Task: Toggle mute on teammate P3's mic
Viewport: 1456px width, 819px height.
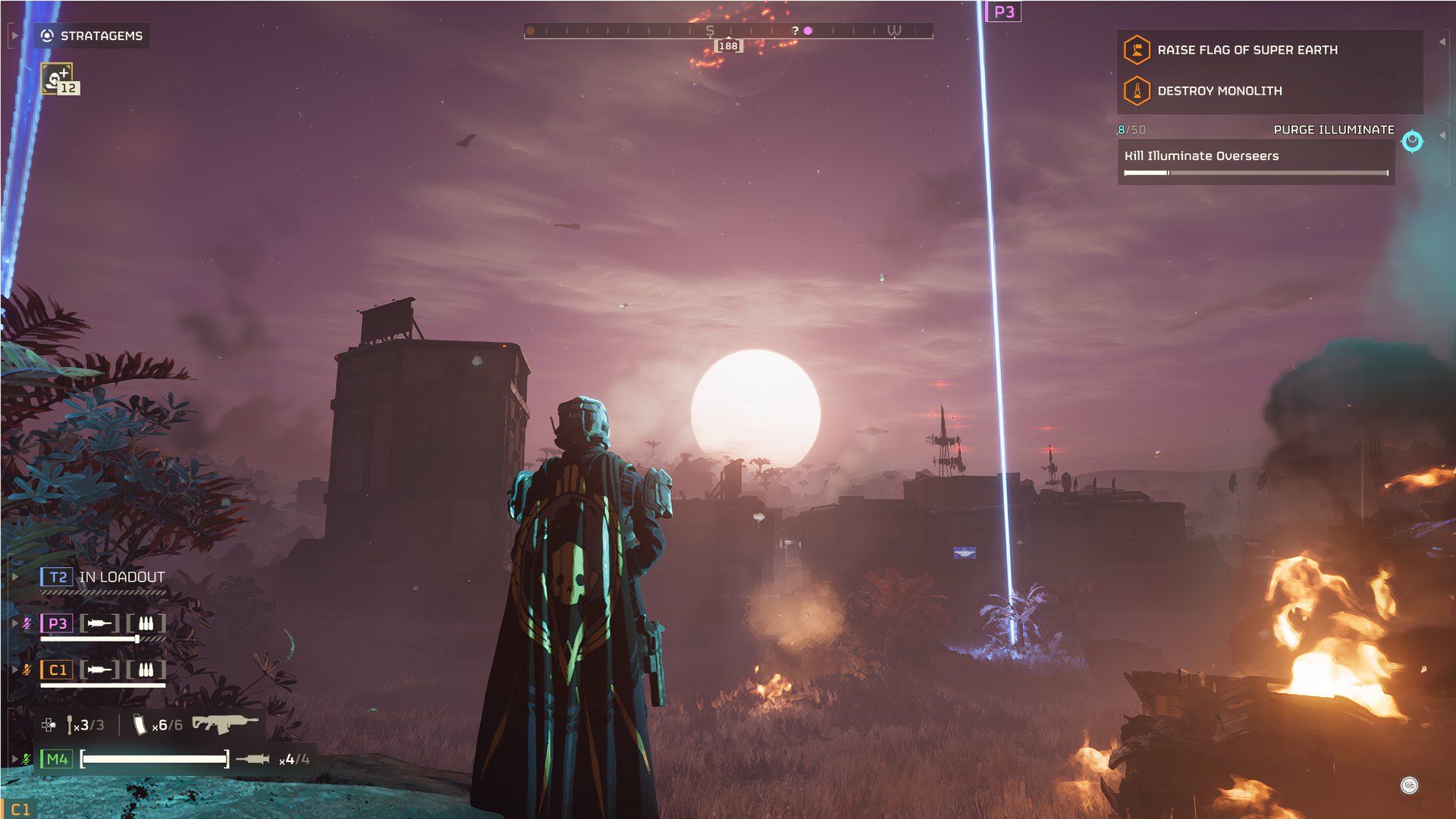Action: coord(26,623)
